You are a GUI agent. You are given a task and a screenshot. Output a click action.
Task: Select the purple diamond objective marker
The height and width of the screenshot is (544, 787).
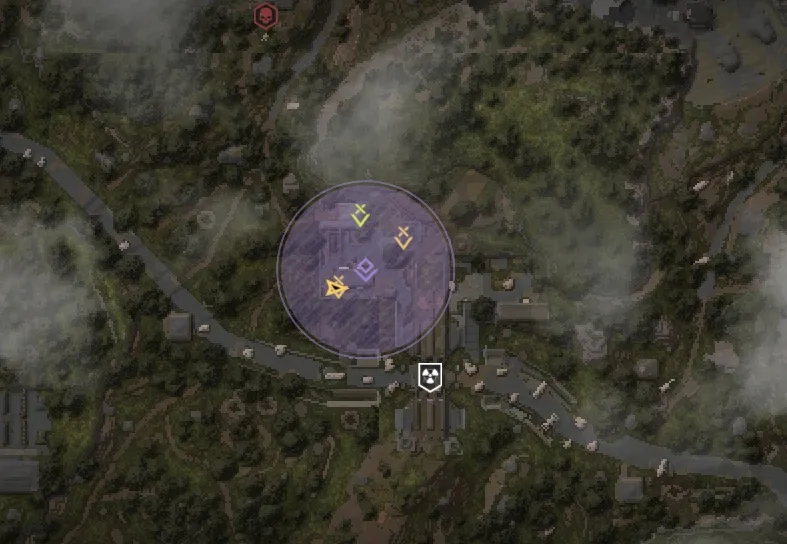tap(365, 267)
